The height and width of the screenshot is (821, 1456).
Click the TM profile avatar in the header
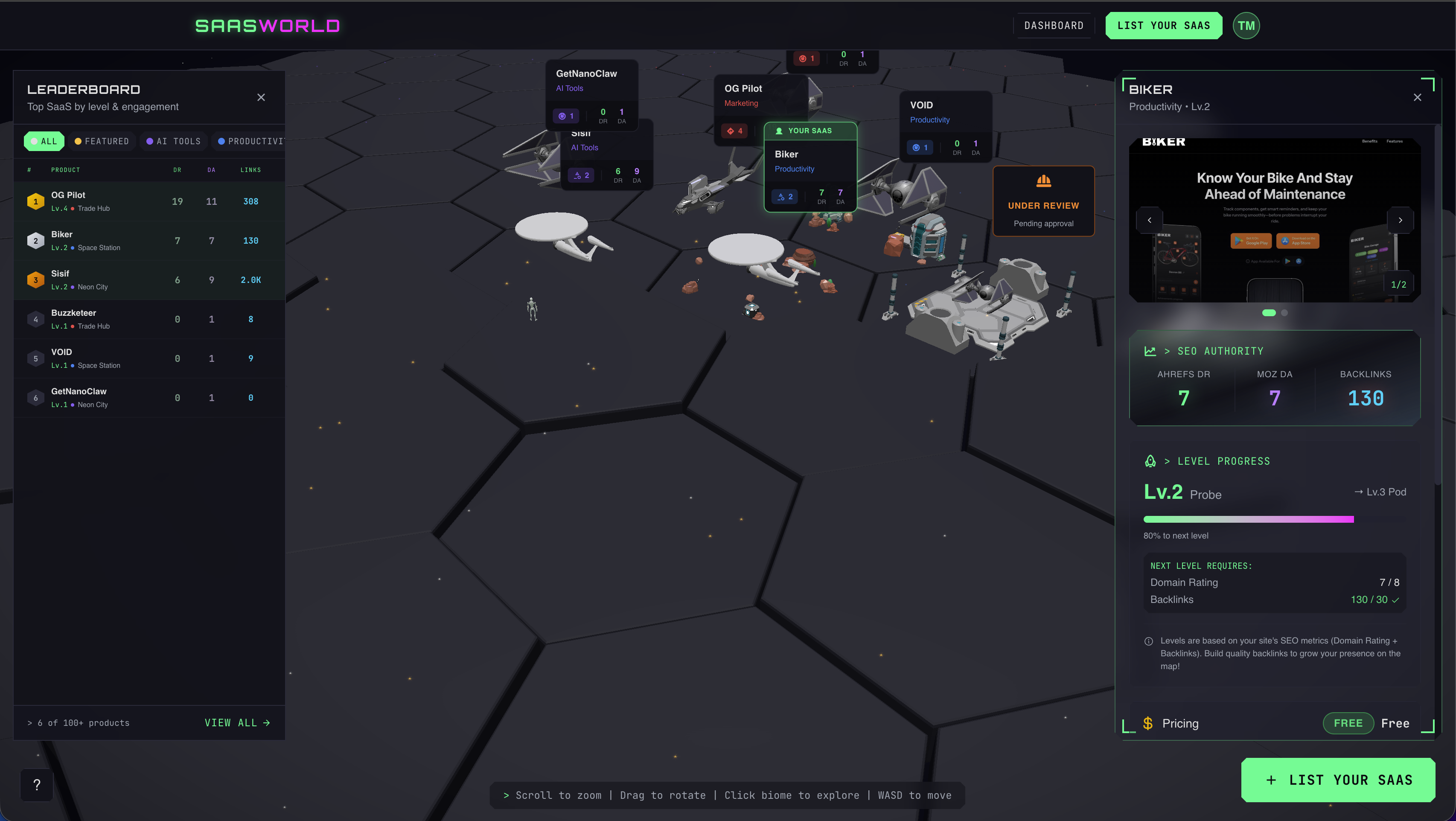(1246, 26)
